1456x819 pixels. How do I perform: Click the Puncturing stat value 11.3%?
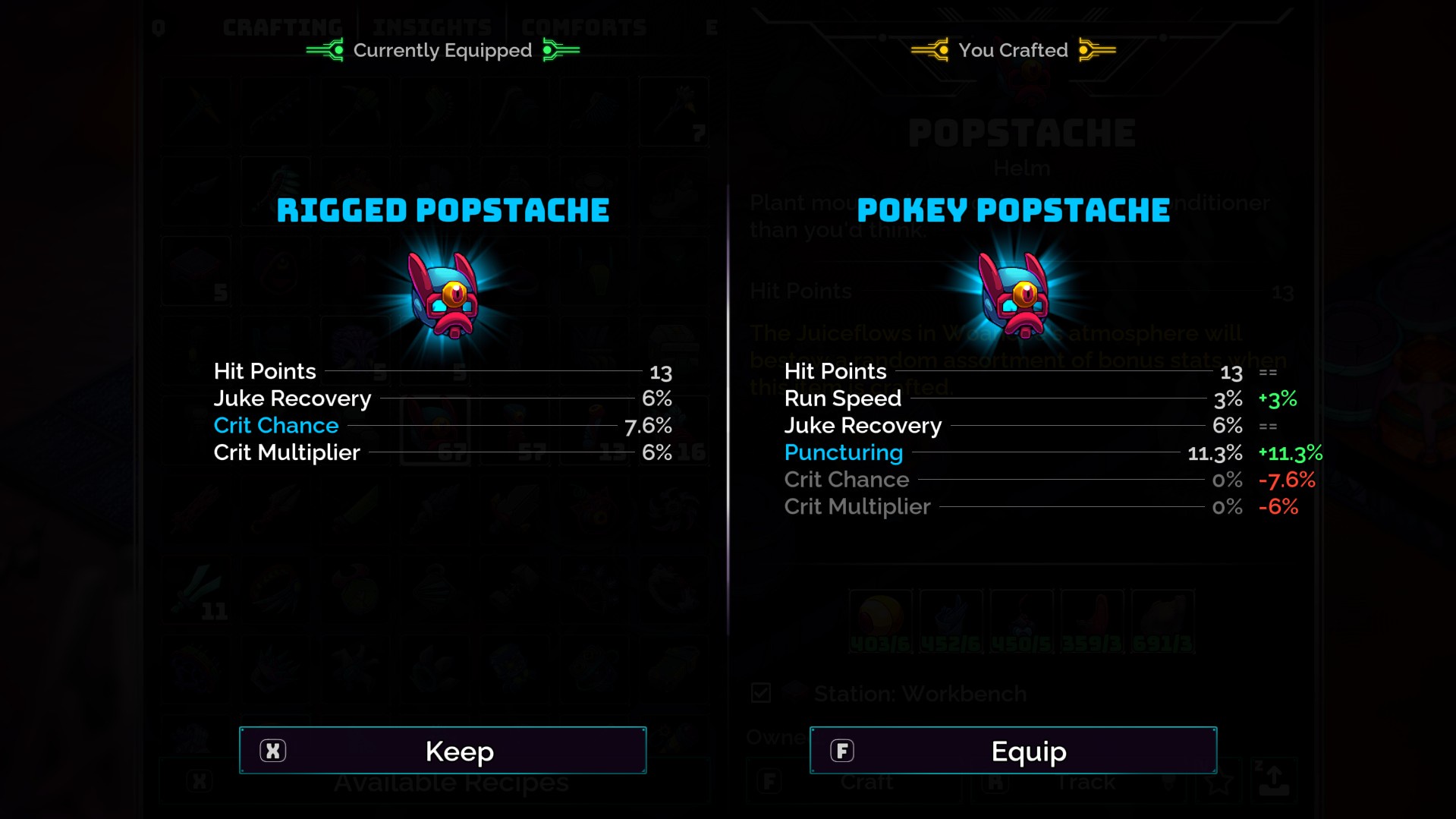pyautogui.click(x=1215, y=452)
